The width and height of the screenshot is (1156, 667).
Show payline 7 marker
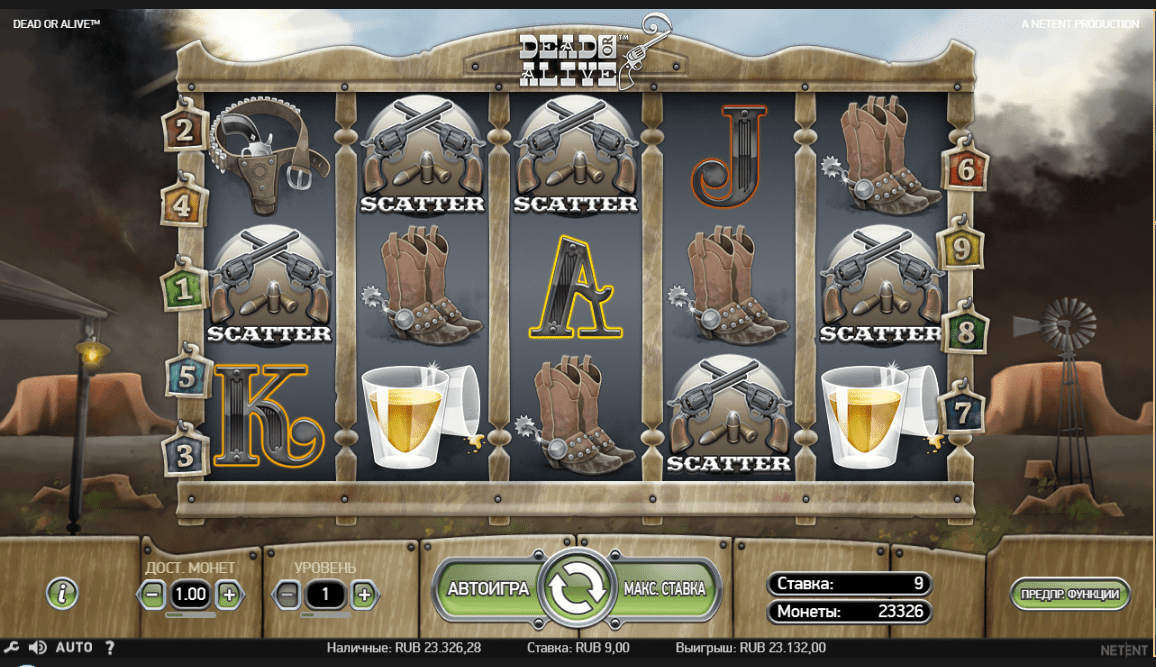962,413
